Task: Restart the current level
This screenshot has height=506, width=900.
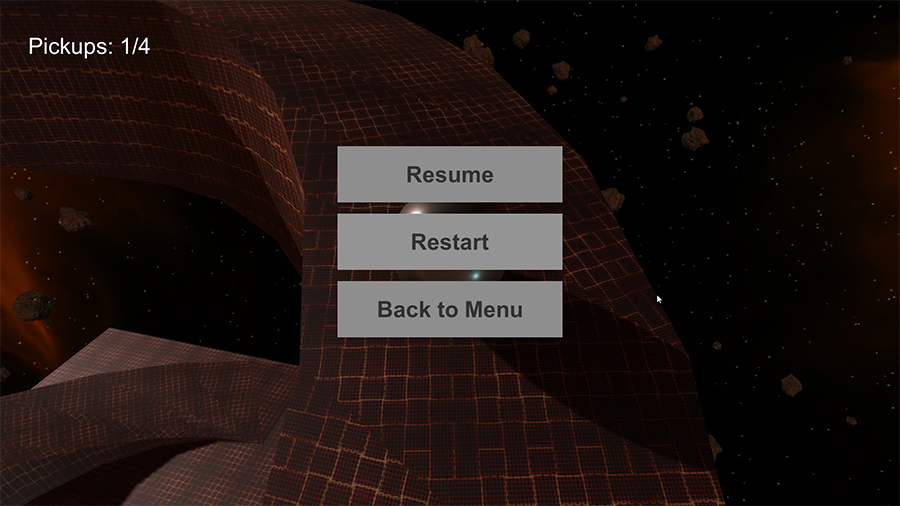Action: pos(449,242)
